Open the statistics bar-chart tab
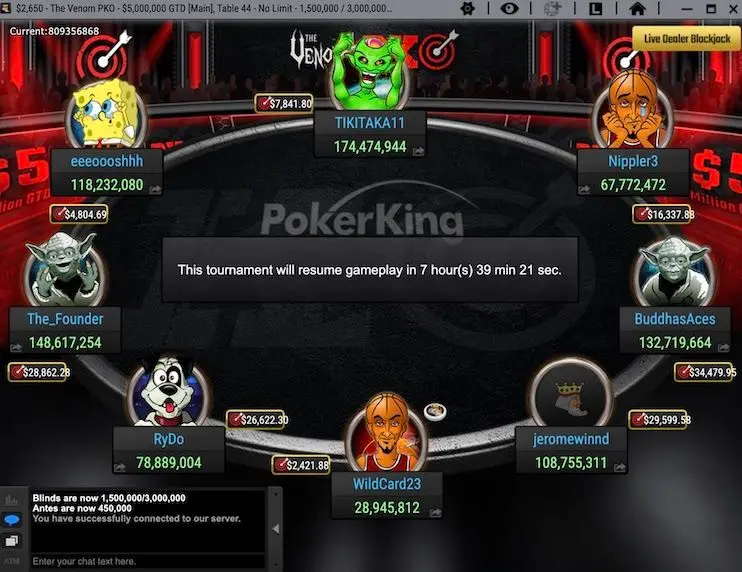 pos(13,500)
